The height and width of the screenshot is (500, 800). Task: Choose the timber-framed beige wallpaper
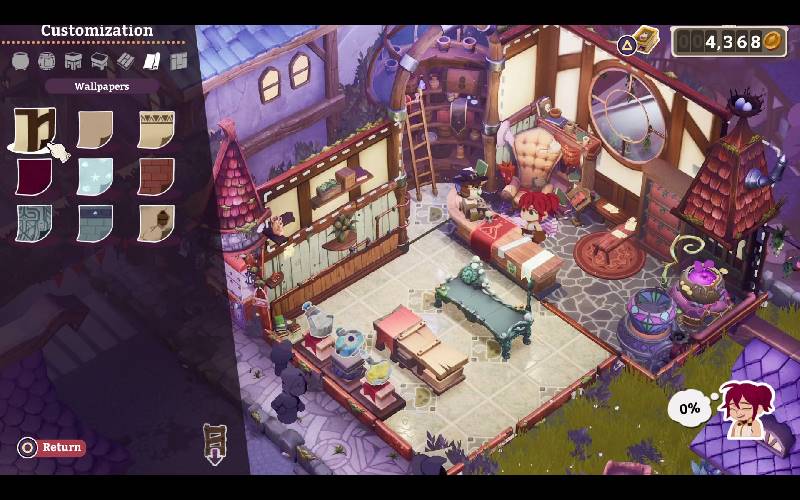34,130
